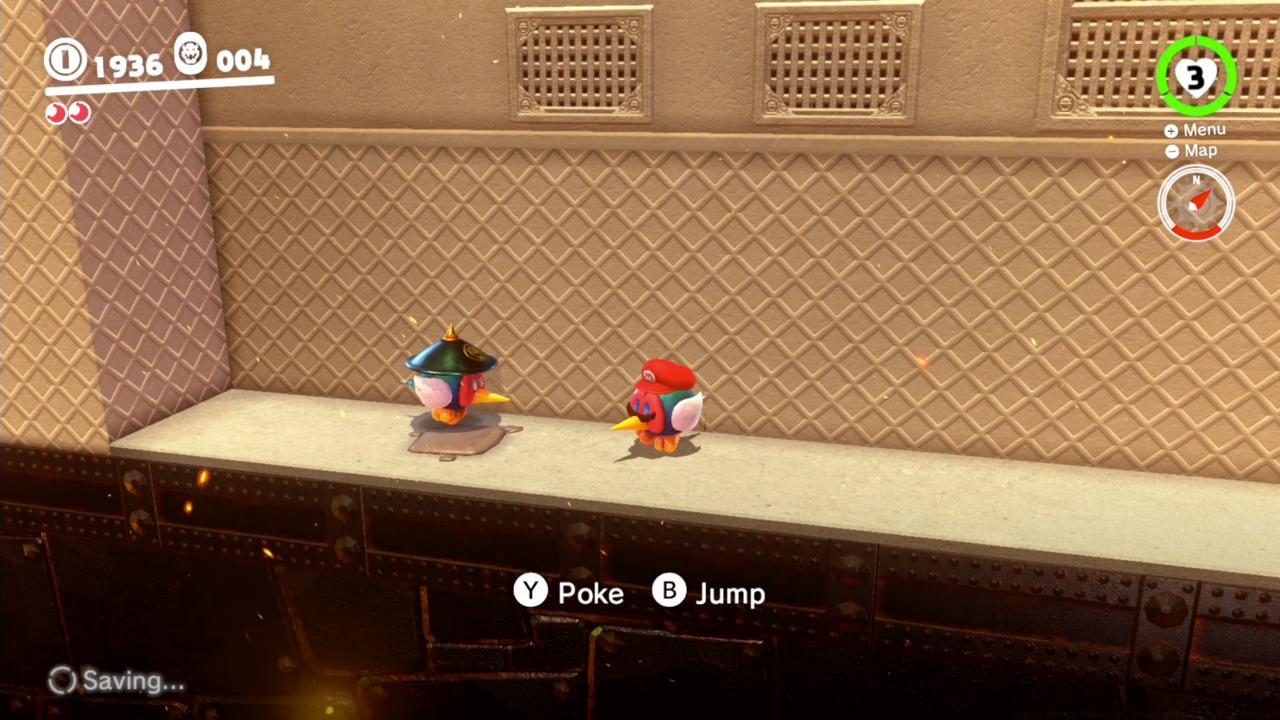1280x720 pixels.
Task: Select the captured bird wearing Mario's cap
Action: point(663,405)
